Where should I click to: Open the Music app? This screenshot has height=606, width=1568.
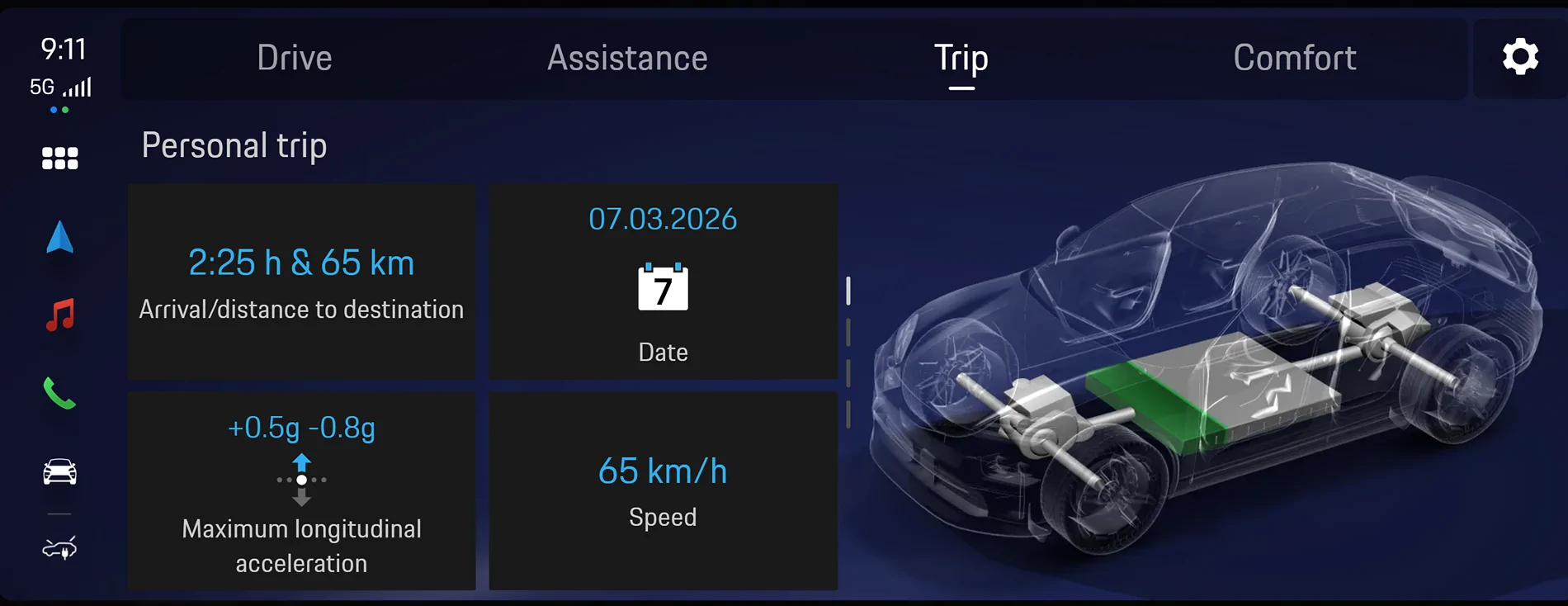[59, 315]
